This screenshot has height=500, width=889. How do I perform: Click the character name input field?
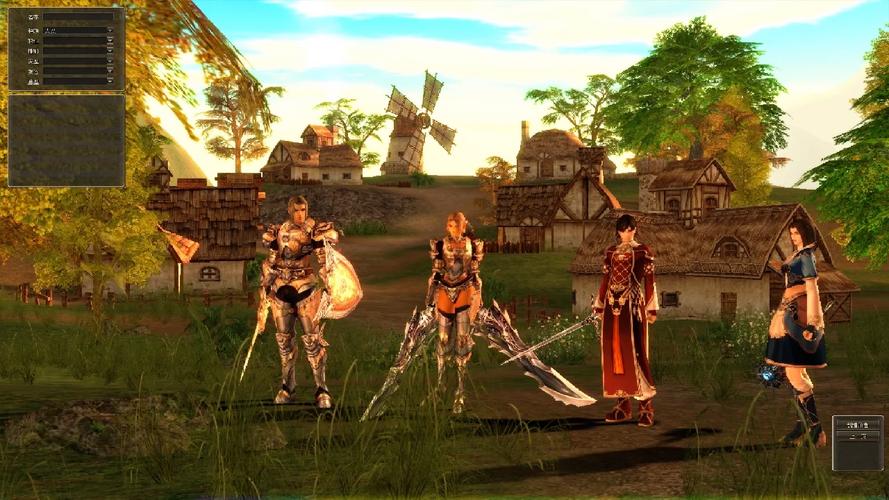click(77, 17)
